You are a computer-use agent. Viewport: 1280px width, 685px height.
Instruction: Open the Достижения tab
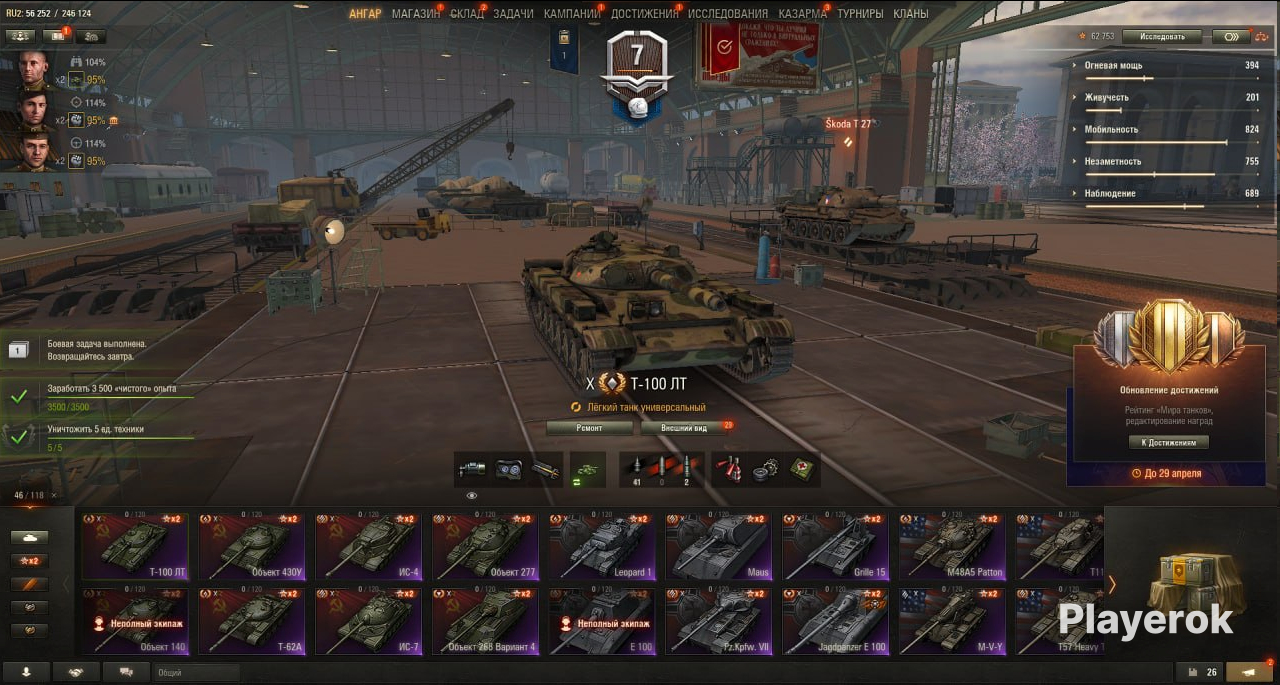tap(643, 14)
